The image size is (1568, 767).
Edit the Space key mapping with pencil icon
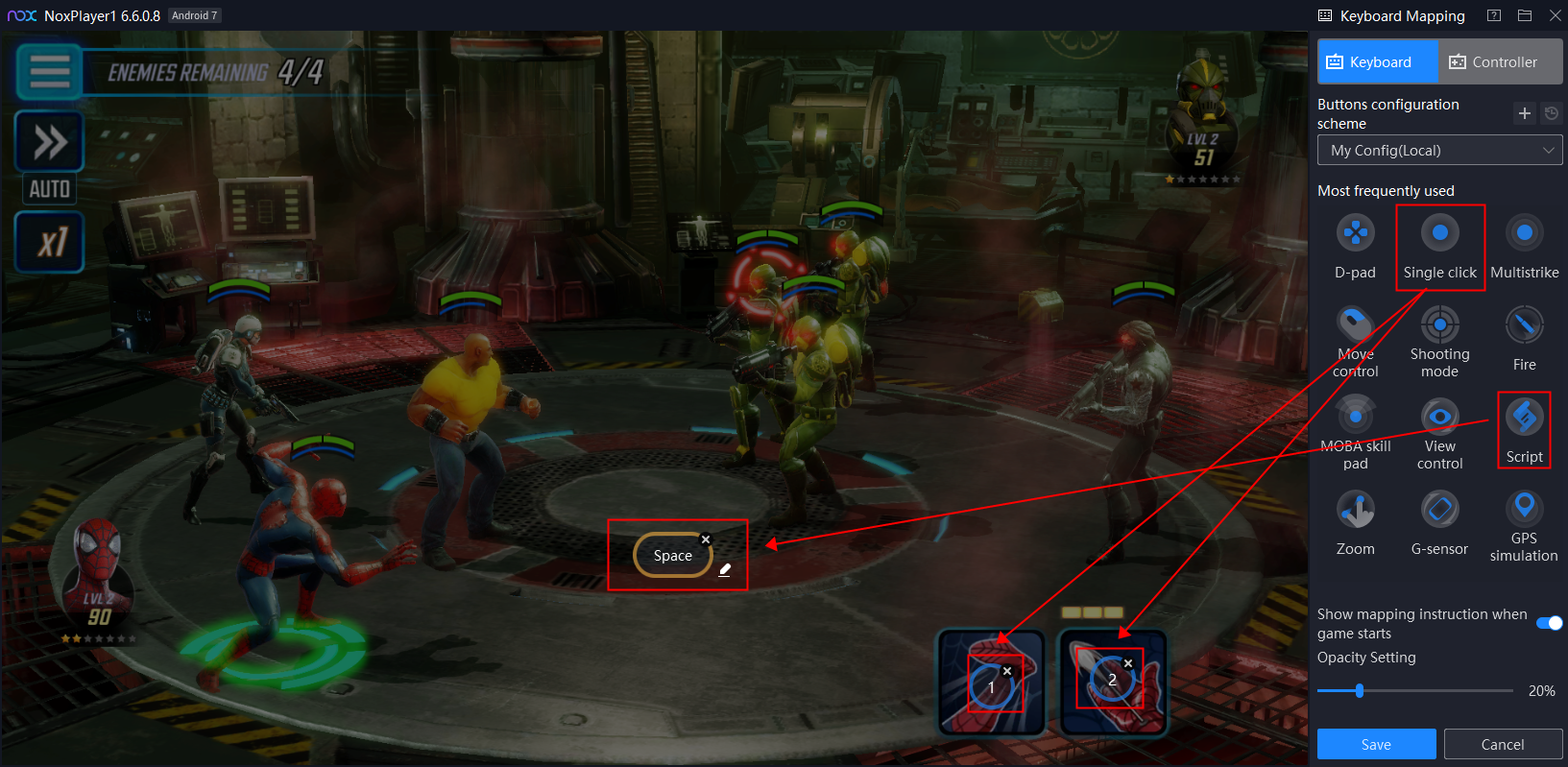pyautogui.click(x=725, y=570)
